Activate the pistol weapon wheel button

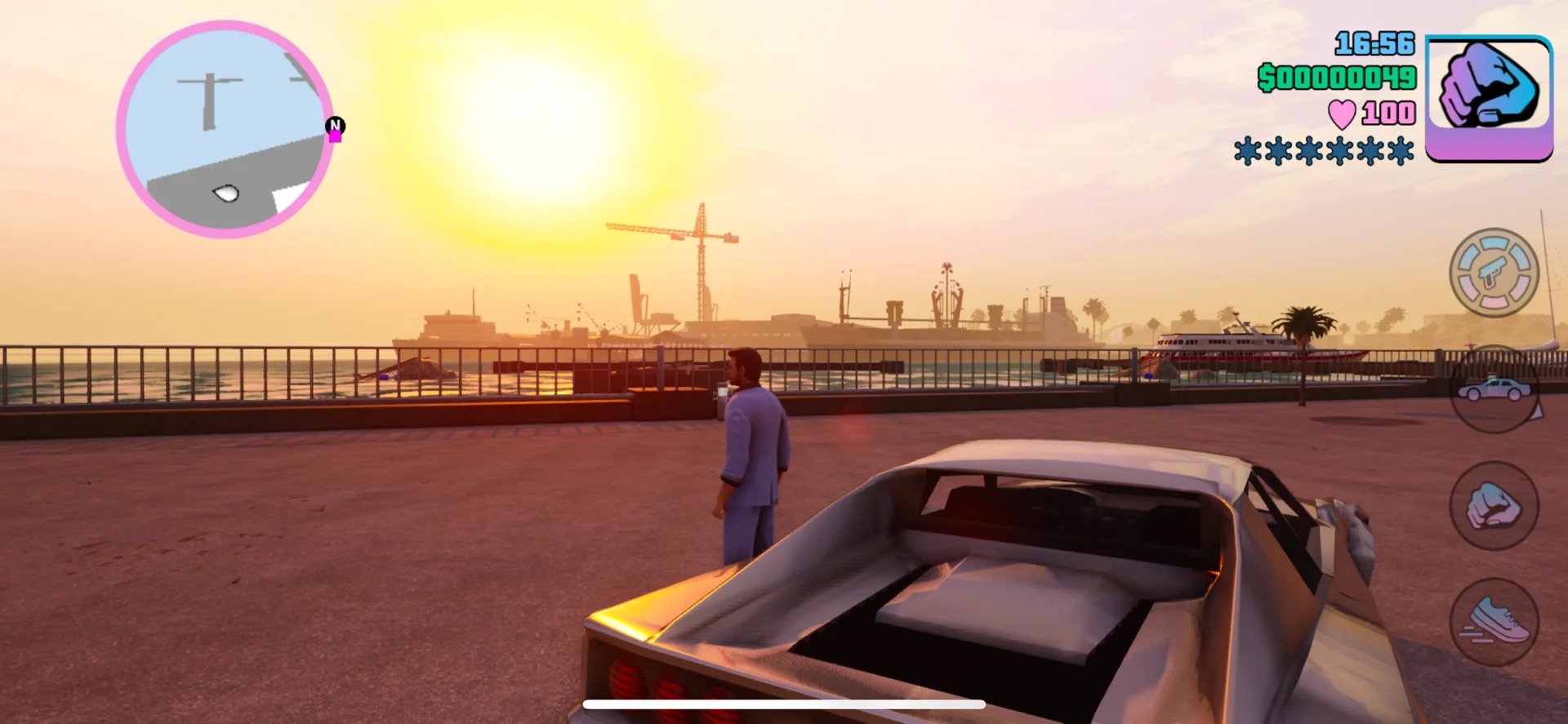point(1494,273)
